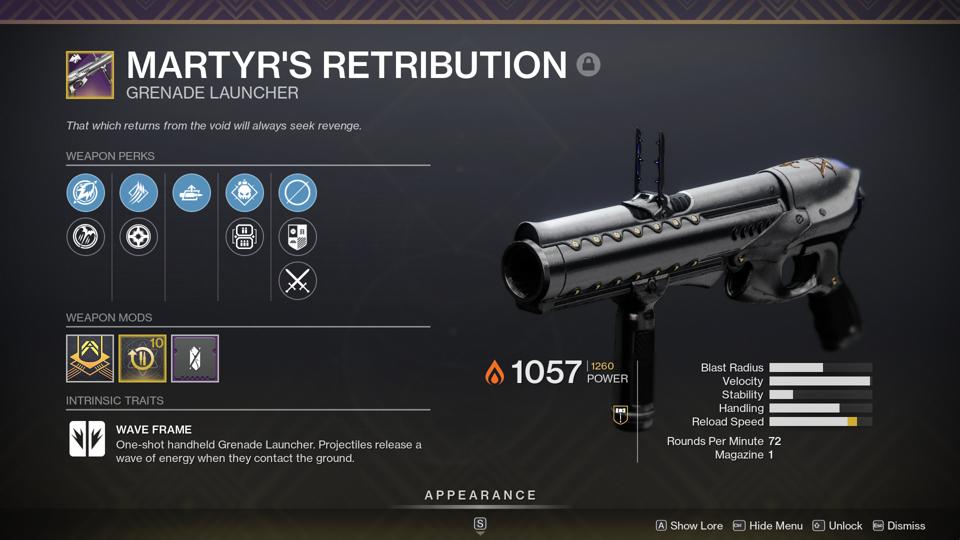Open the Reload Speed masterwork slot
The width and height of the screenshot is (960, 540).
(142, 358)
